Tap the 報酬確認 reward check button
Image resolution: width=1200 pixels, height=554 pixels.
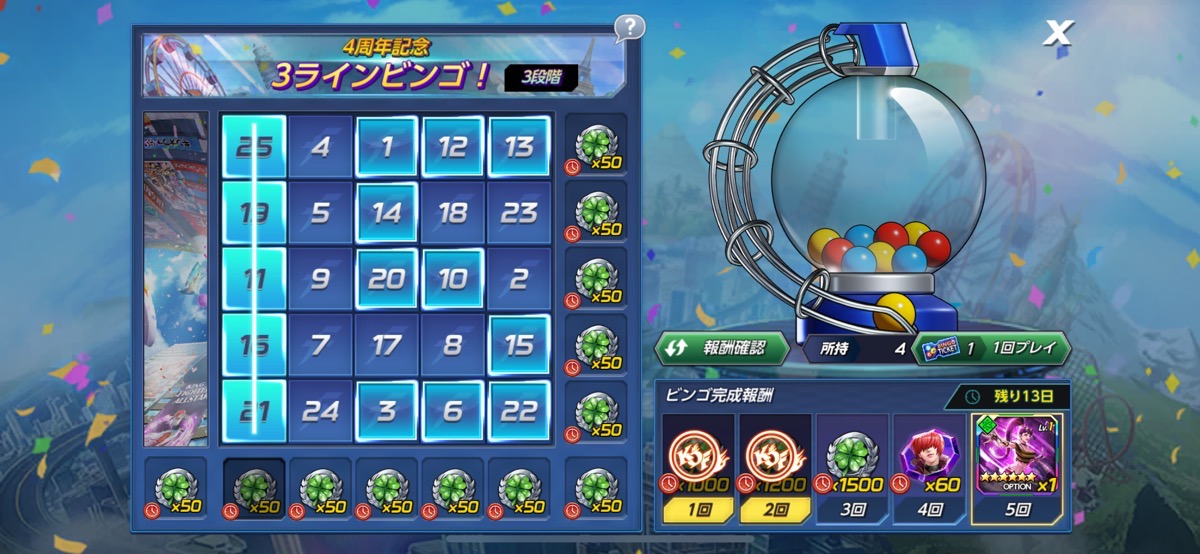tap(721, 348)
